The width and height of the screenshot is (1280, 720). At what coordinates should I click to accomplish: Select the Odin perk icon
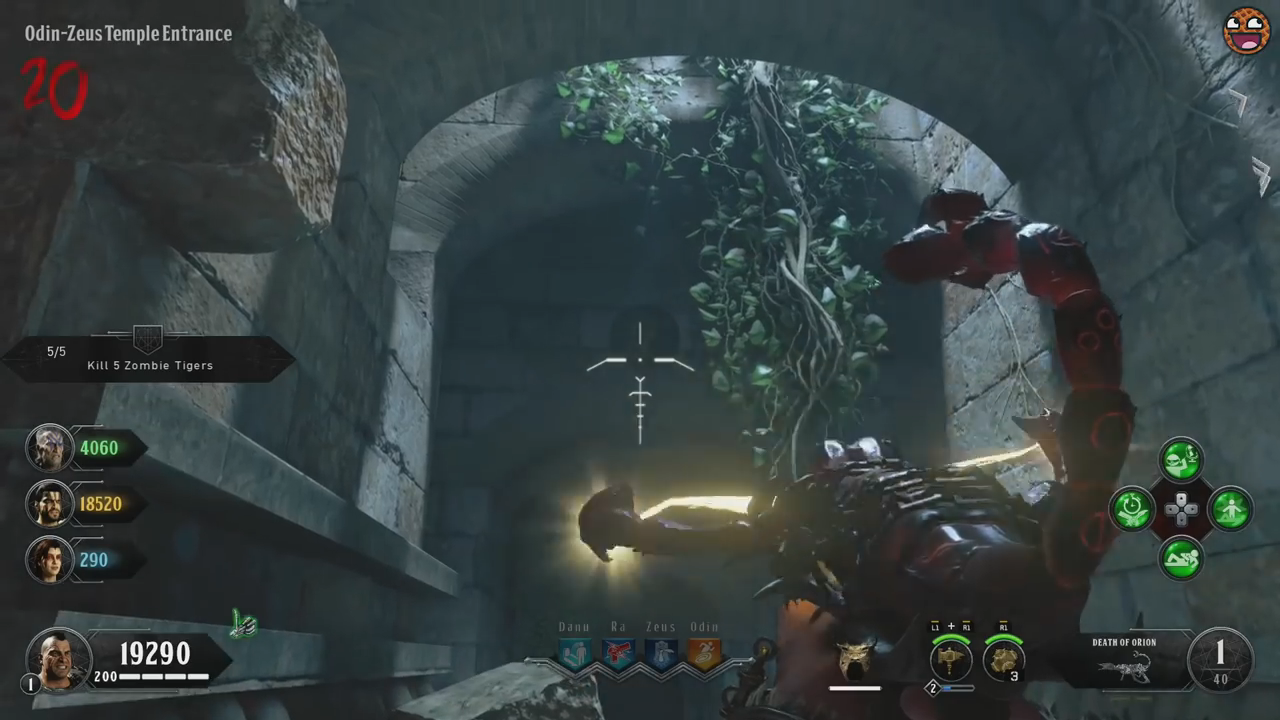click(703, 654)
